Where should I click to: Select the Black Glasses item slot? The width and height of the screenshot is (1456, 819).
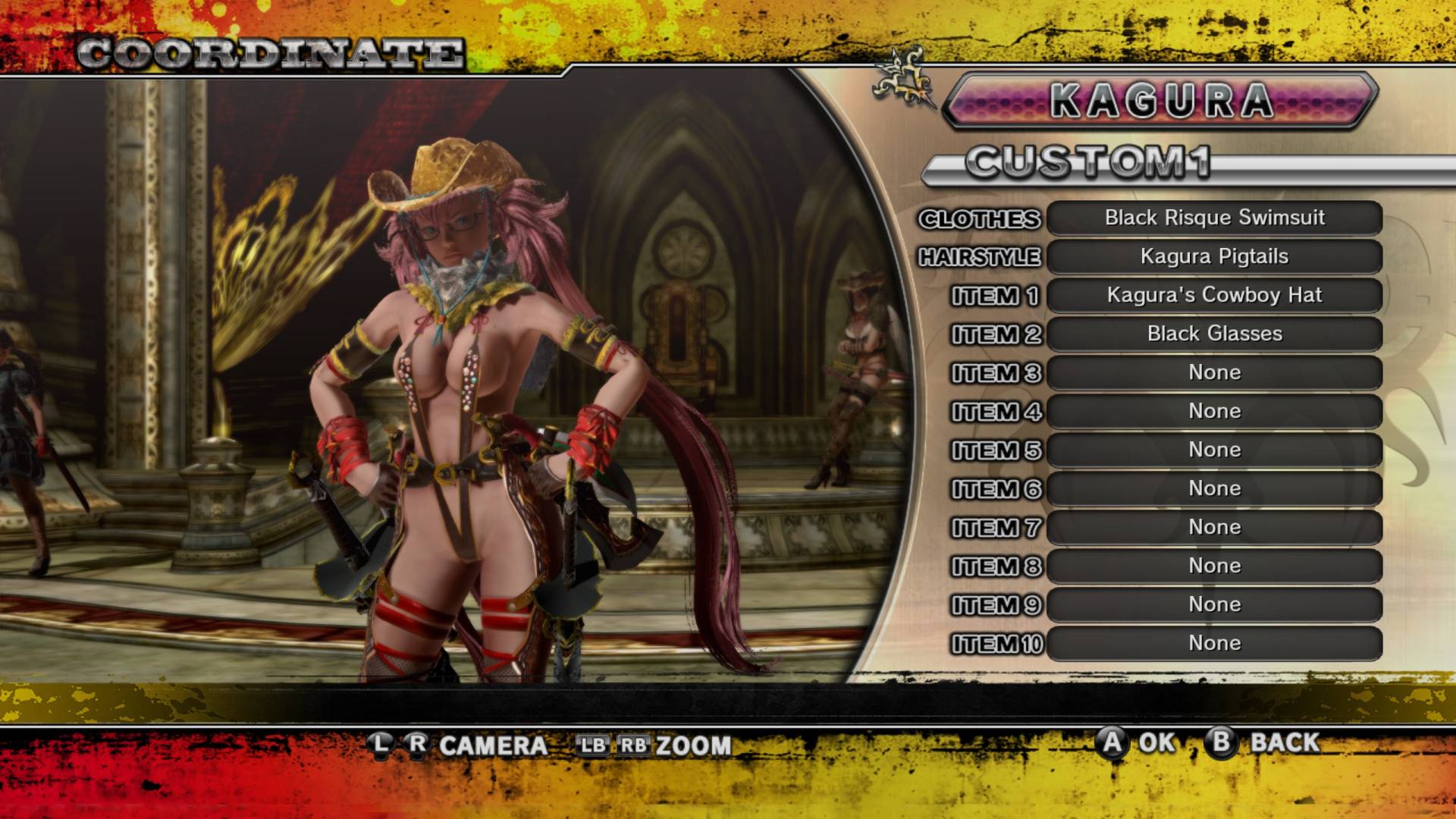point(1214,334)
